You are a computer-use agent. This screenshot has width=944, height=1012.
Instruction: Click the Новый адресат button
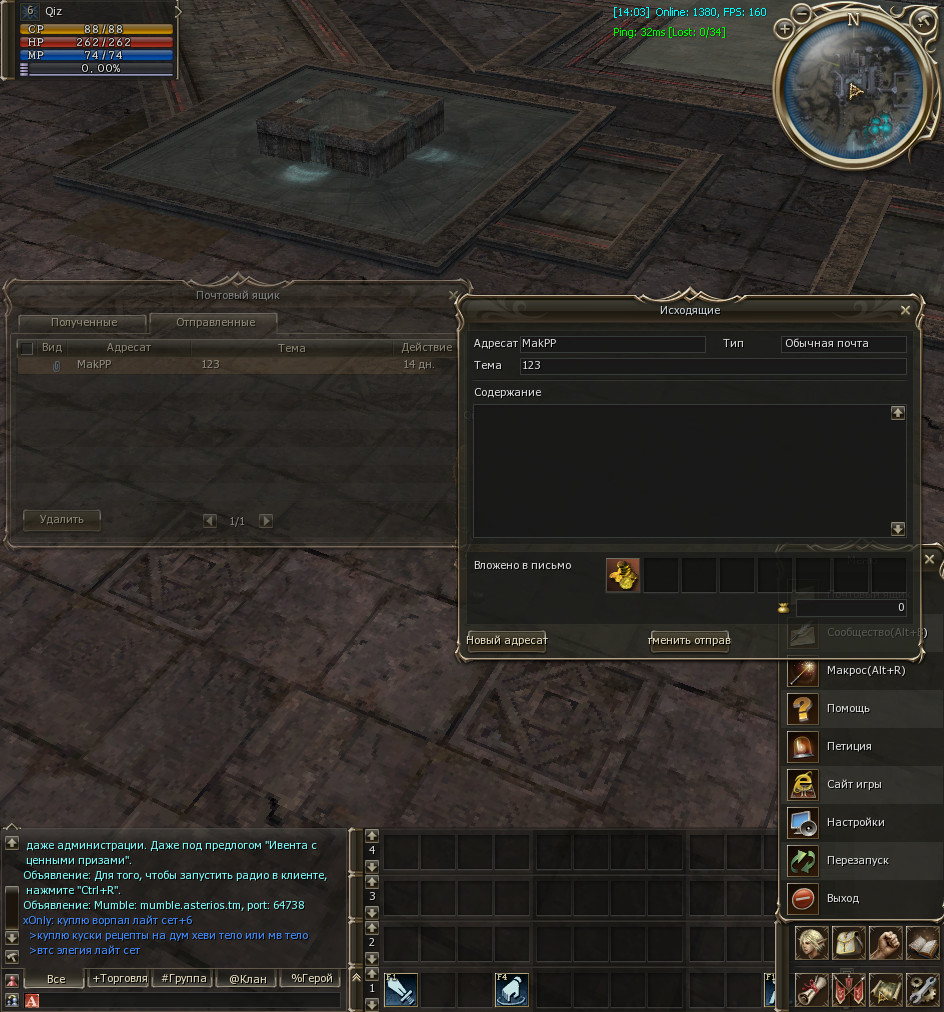click(507, 640)
